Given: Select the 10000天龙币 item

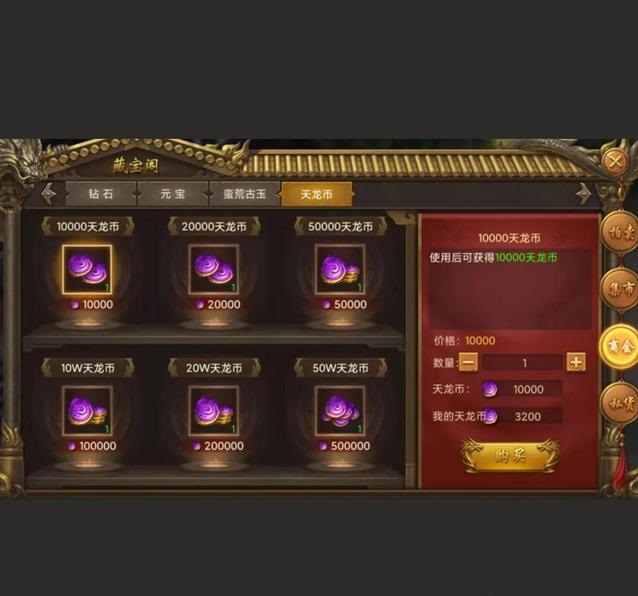Looking at the screenshot, I should 87,269.
